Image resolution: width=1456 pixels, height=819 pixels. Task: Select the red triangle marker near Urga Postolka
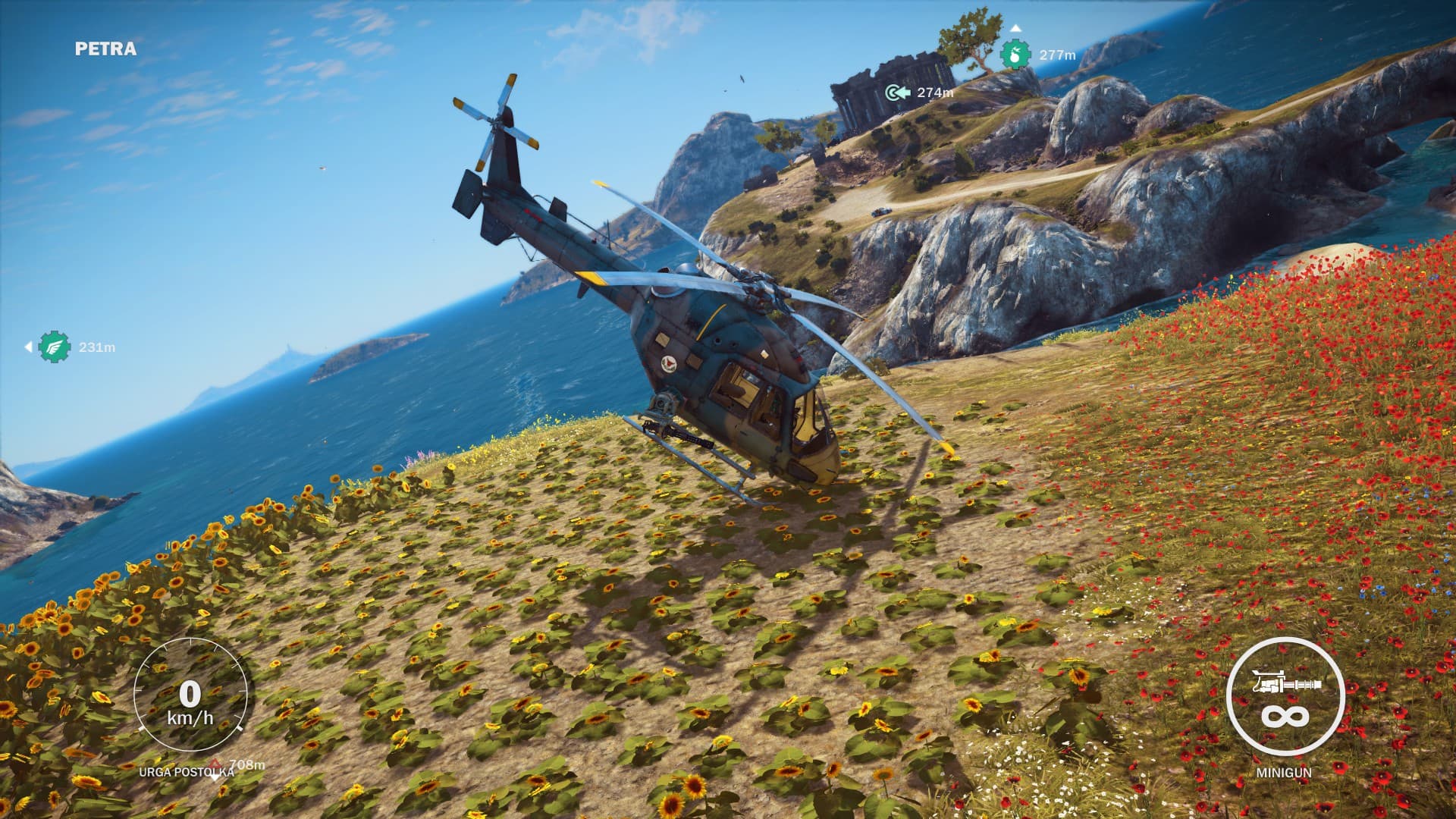(215, 763)
